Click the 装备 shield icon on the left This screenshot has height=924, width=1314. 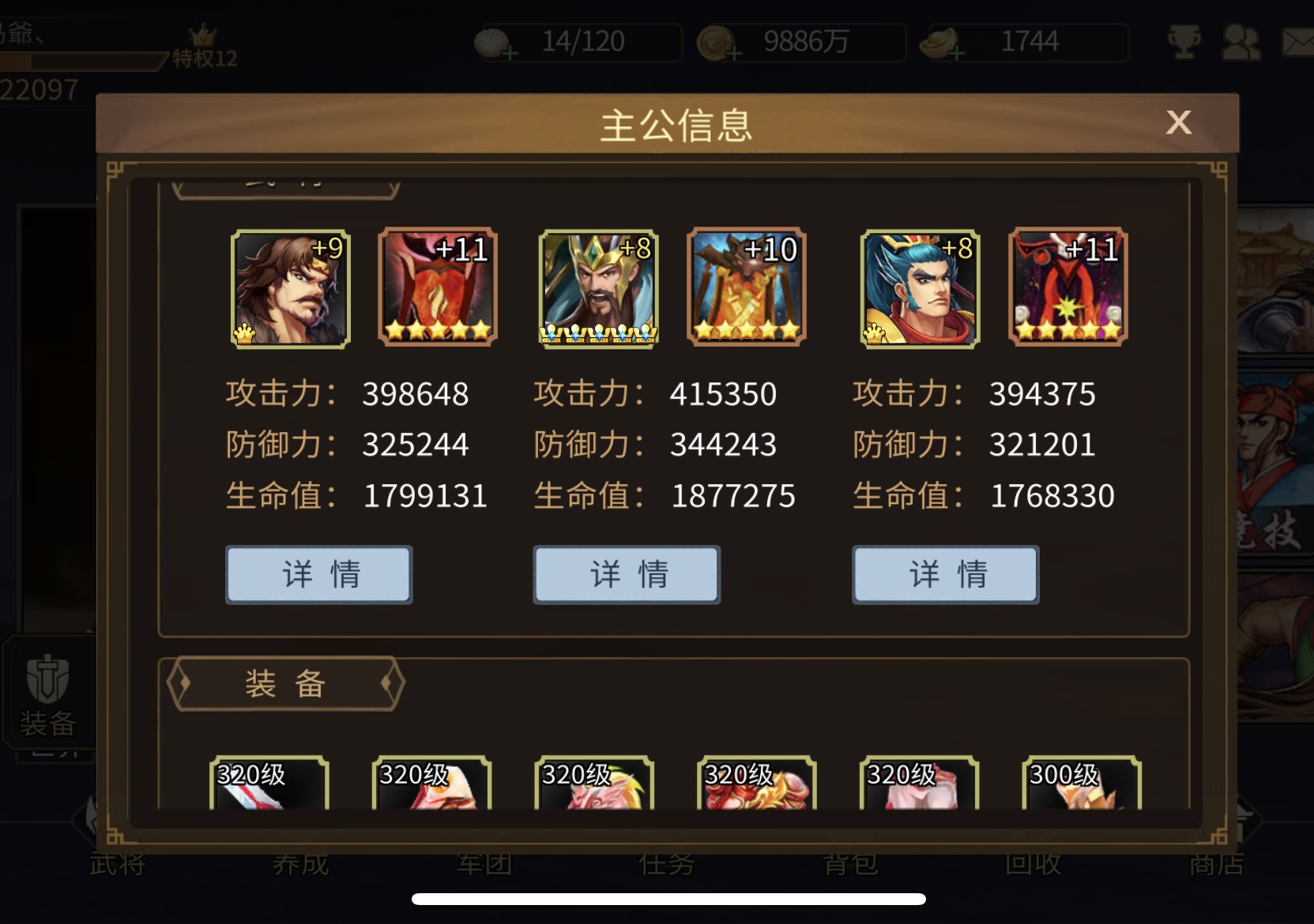(x=47, y=695)
